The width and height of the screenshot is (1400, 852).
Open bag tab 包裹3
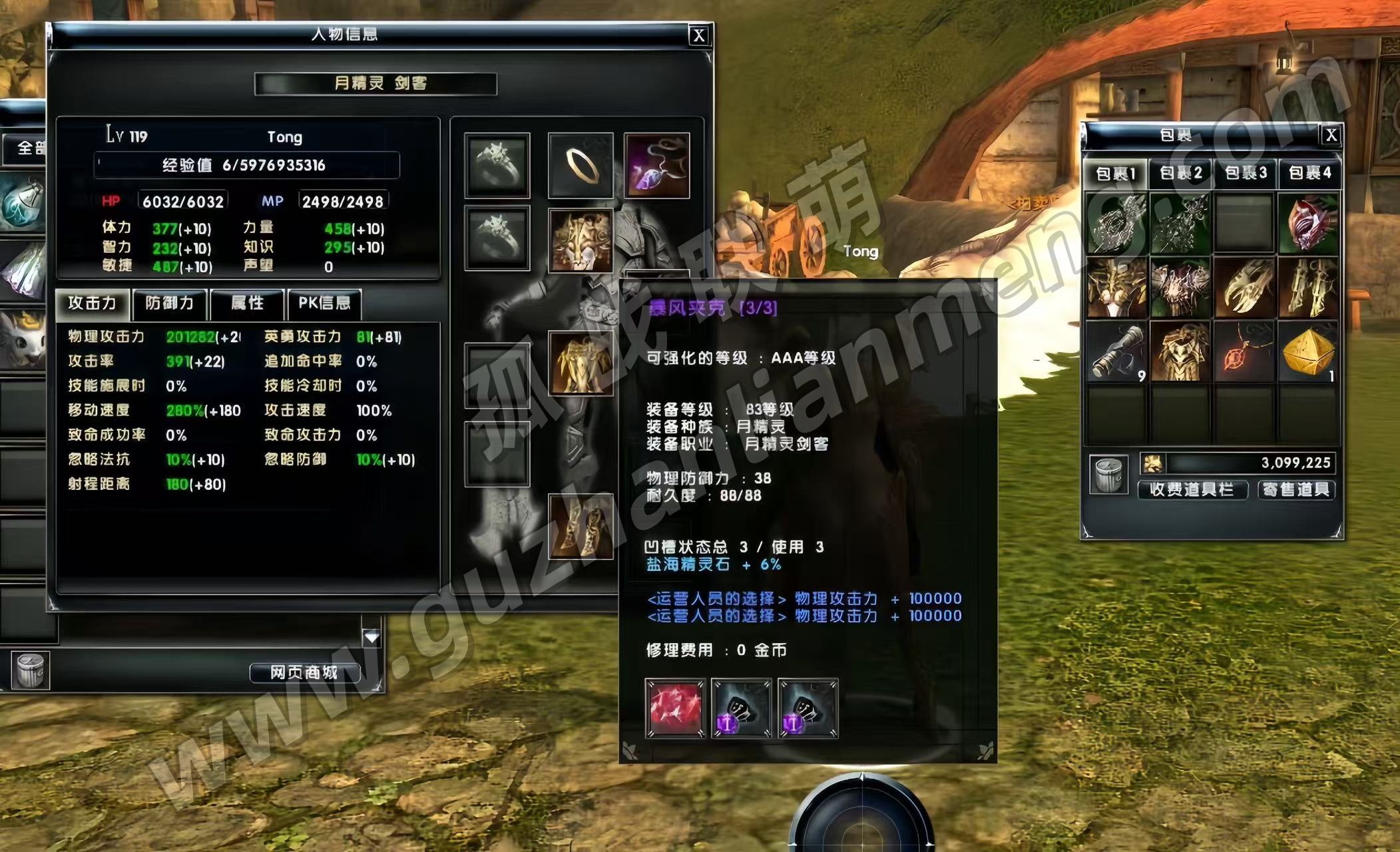[x=1245, y=174]
